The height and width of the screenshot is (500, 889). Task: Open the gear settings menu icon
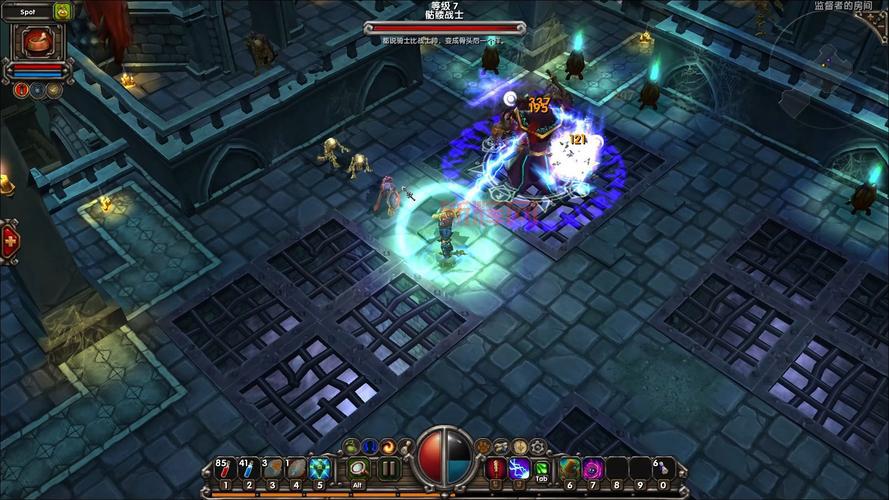[x=538, y=446]
